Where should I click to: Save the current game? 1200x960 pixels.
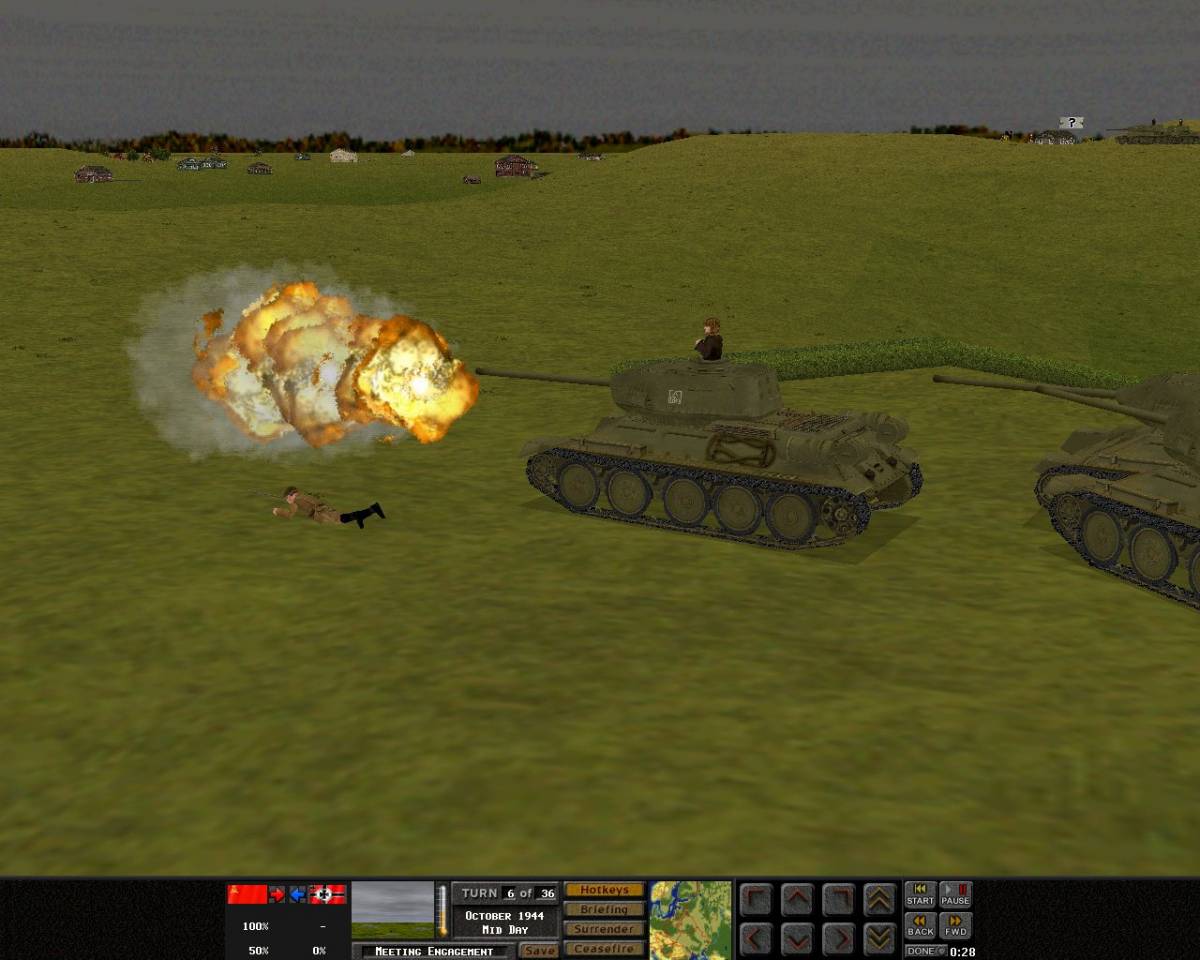click(x=539, y=951)
